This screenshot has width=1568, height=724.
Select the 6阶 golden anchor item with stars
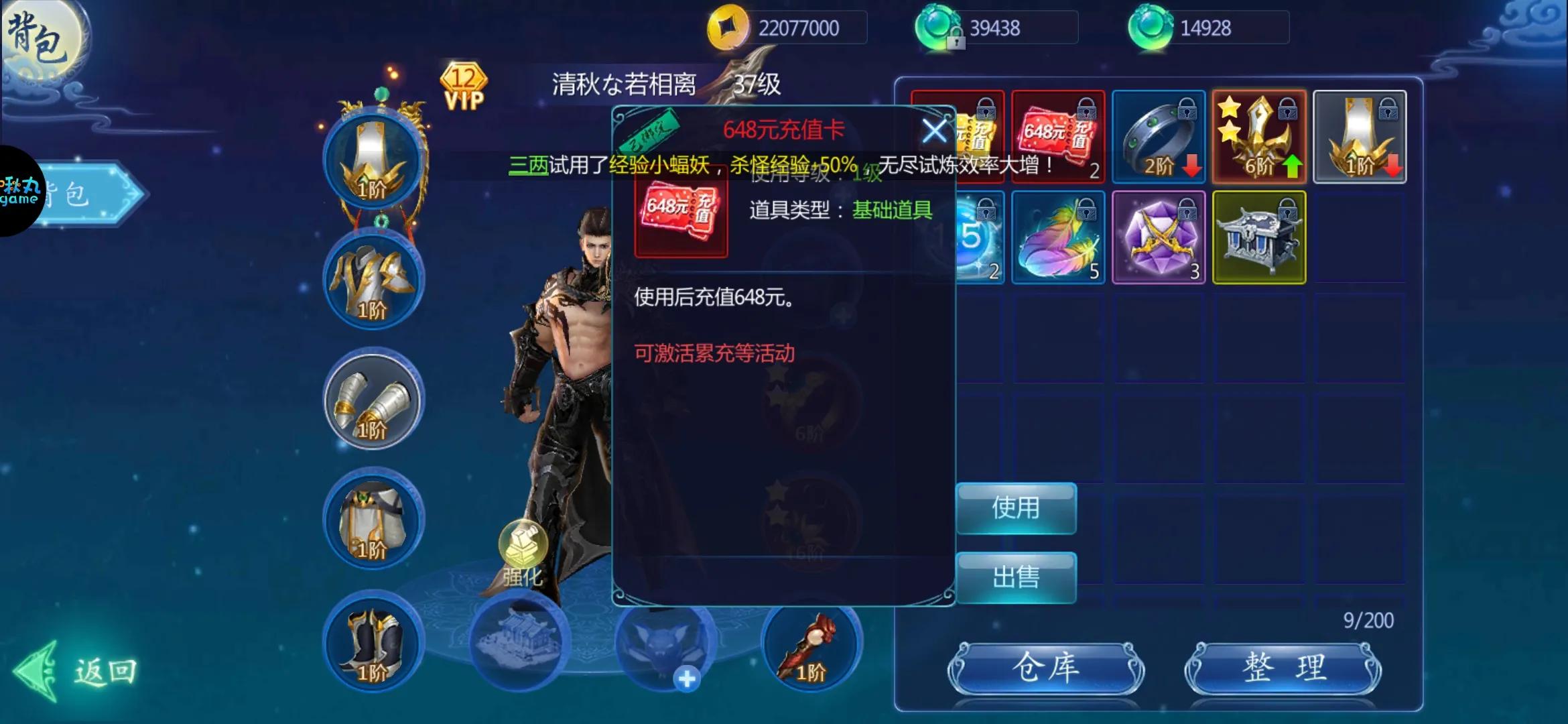pos(1258,136)
